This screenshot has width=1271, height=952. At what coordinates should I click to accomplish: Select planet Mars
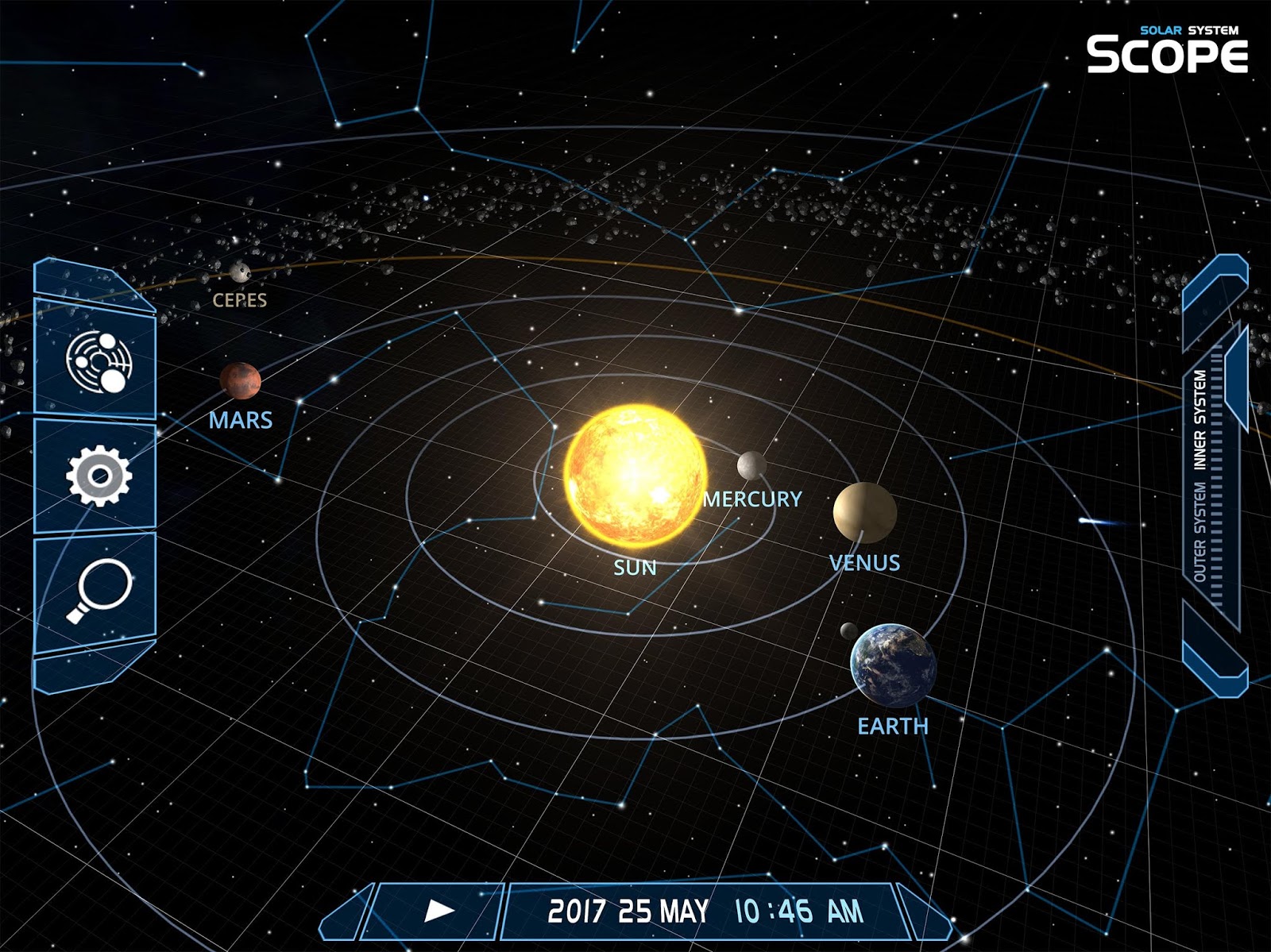coord(240,382)
